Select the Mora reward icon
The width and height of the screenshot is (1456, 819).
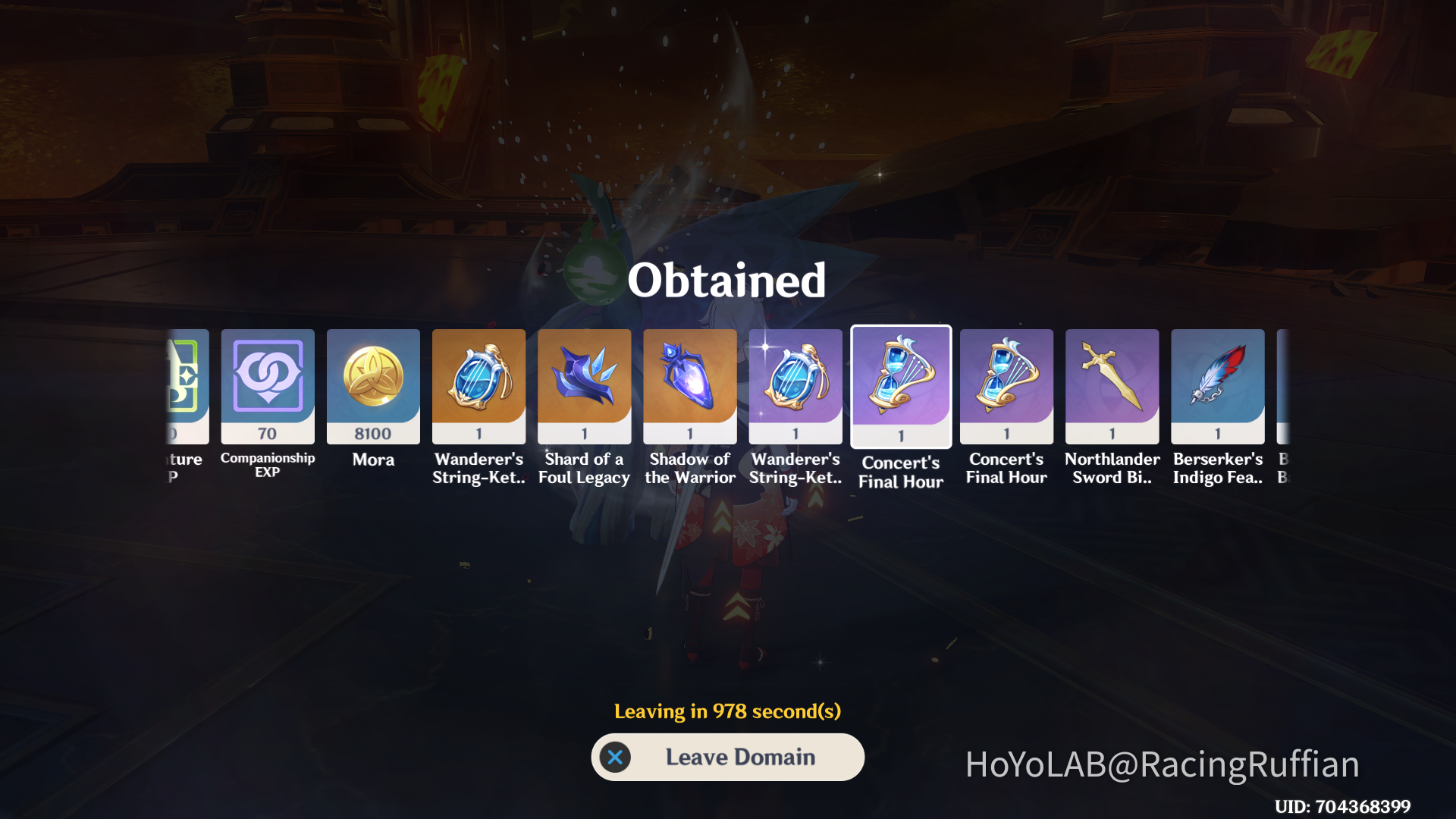coord(373,386)
